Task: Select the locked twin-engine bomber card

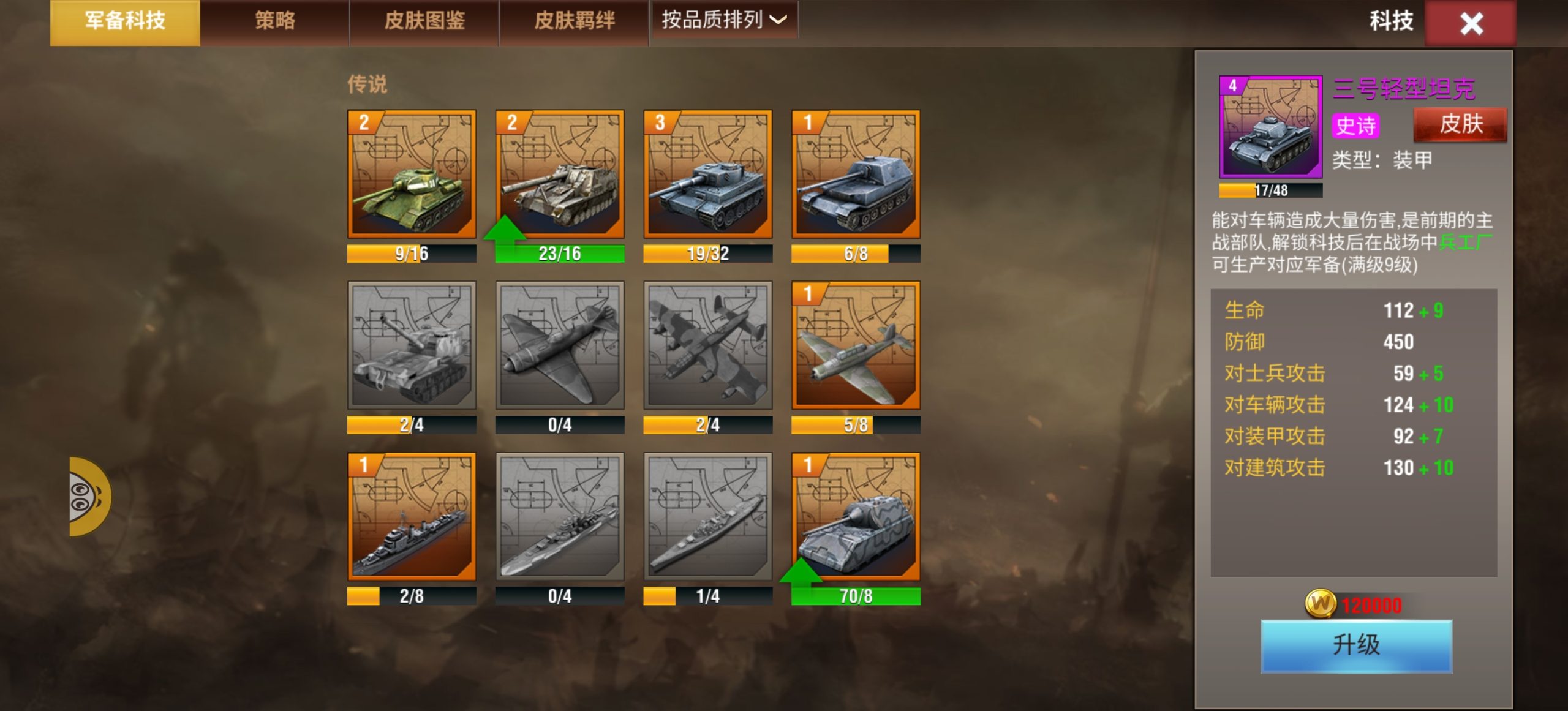Action: (x=708, y=345)
